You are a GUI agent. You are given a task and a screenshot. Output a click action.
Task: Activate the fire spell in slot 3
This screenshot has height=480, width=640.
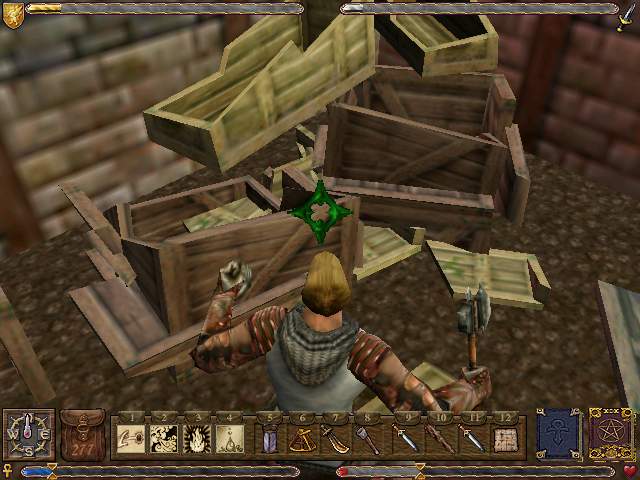pos(198,438)
